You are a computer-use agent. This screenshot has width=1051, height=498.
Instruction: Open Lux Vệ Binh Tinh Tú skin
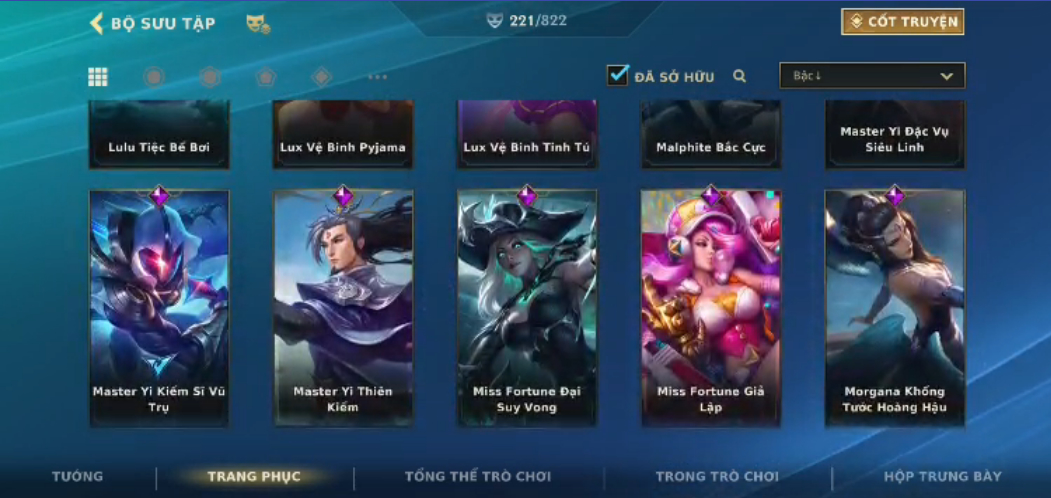[x=527, y=135]
